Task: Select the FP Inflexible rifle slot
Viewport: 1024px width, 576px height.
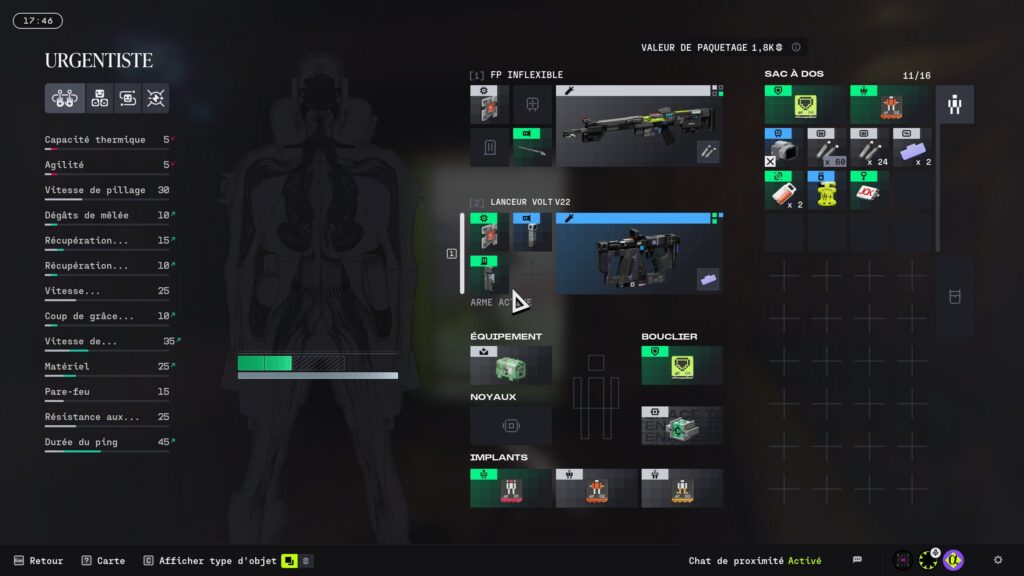Action: [x=638, y=125]
